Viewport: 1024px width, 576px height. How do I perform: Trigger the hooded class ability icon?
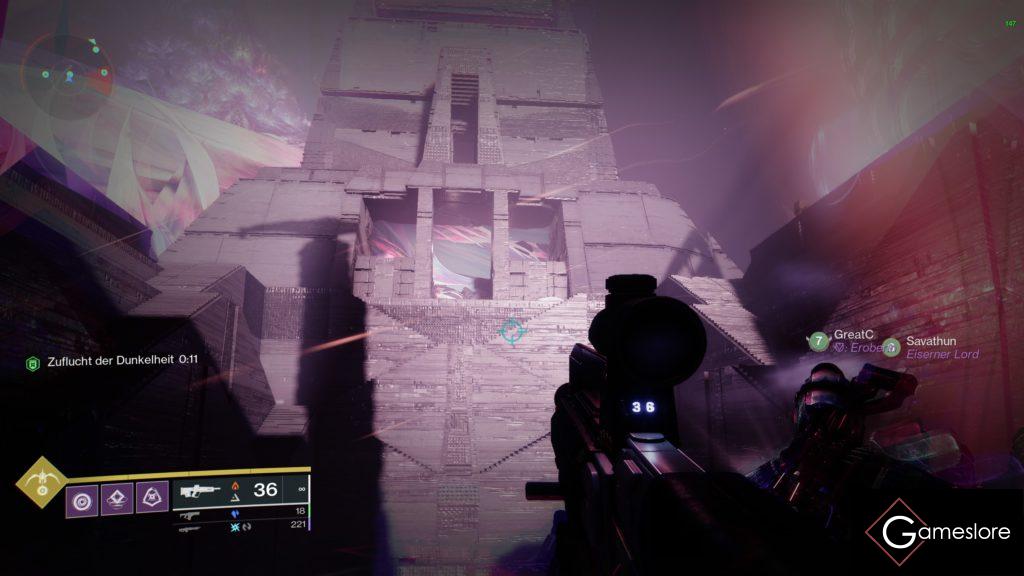click(x=152, y=497)
